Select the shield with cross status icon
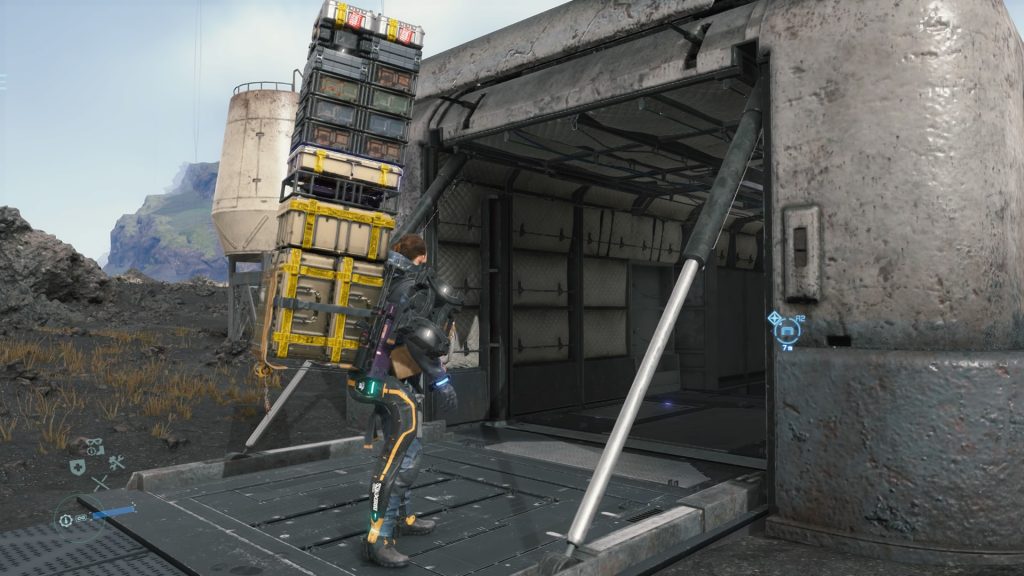The image size is (1024, 576). (76, 467)
